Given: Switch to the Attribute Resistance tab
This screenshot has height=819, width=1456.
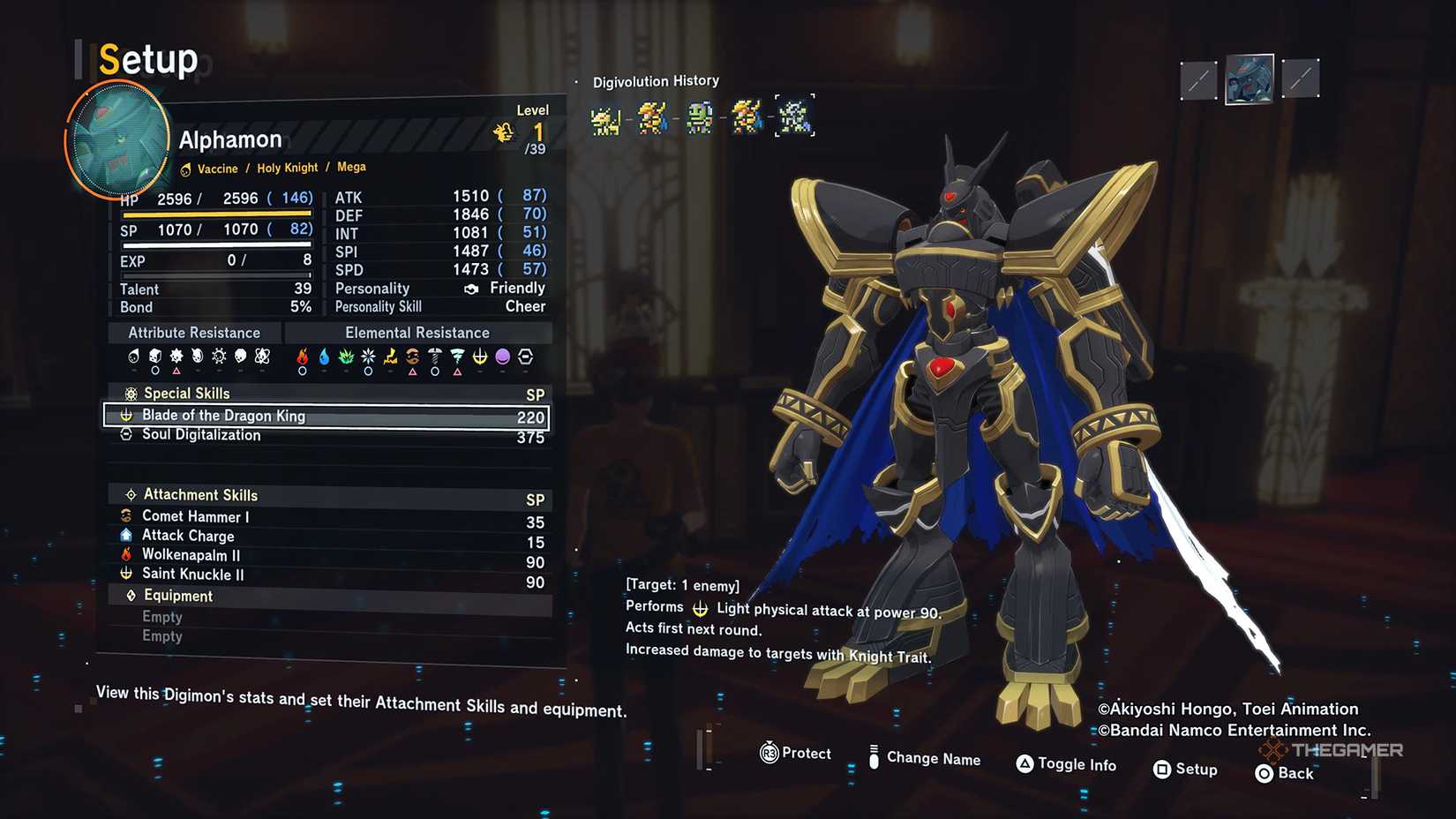Looking at the screenshot, I should coord(193,333).
